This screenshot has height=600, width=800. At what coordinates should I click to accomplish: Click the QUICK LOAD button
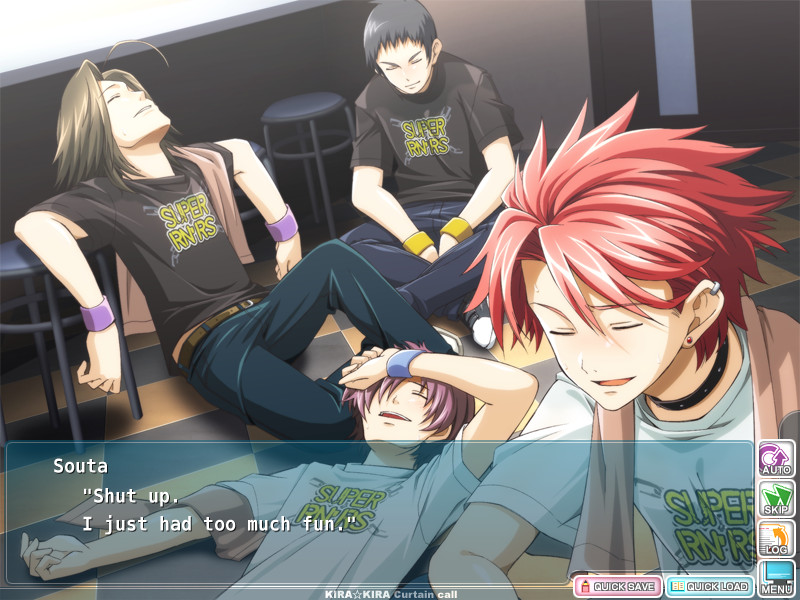pos(709,586)
